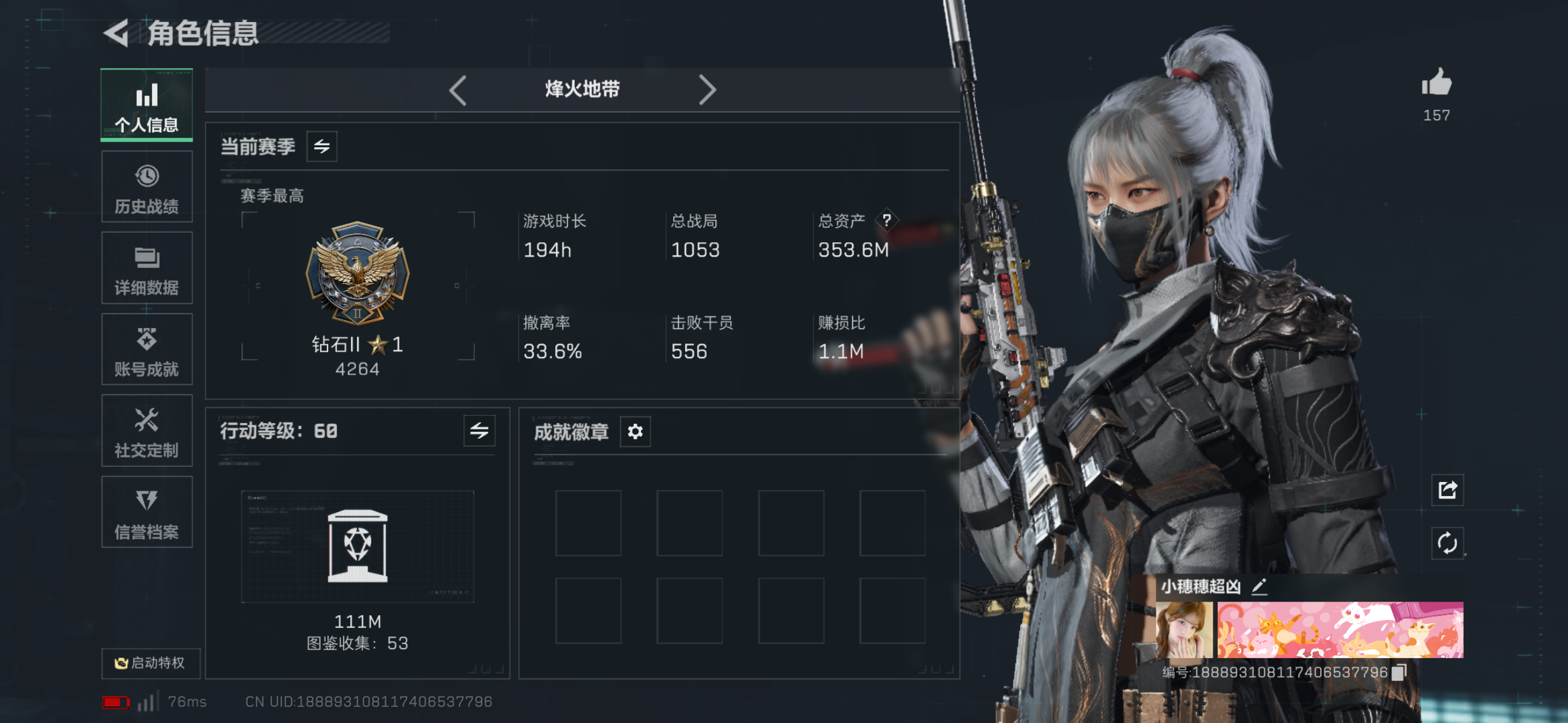Go back using the top-left arrow

pyautogui.click(x=117, y=35)
